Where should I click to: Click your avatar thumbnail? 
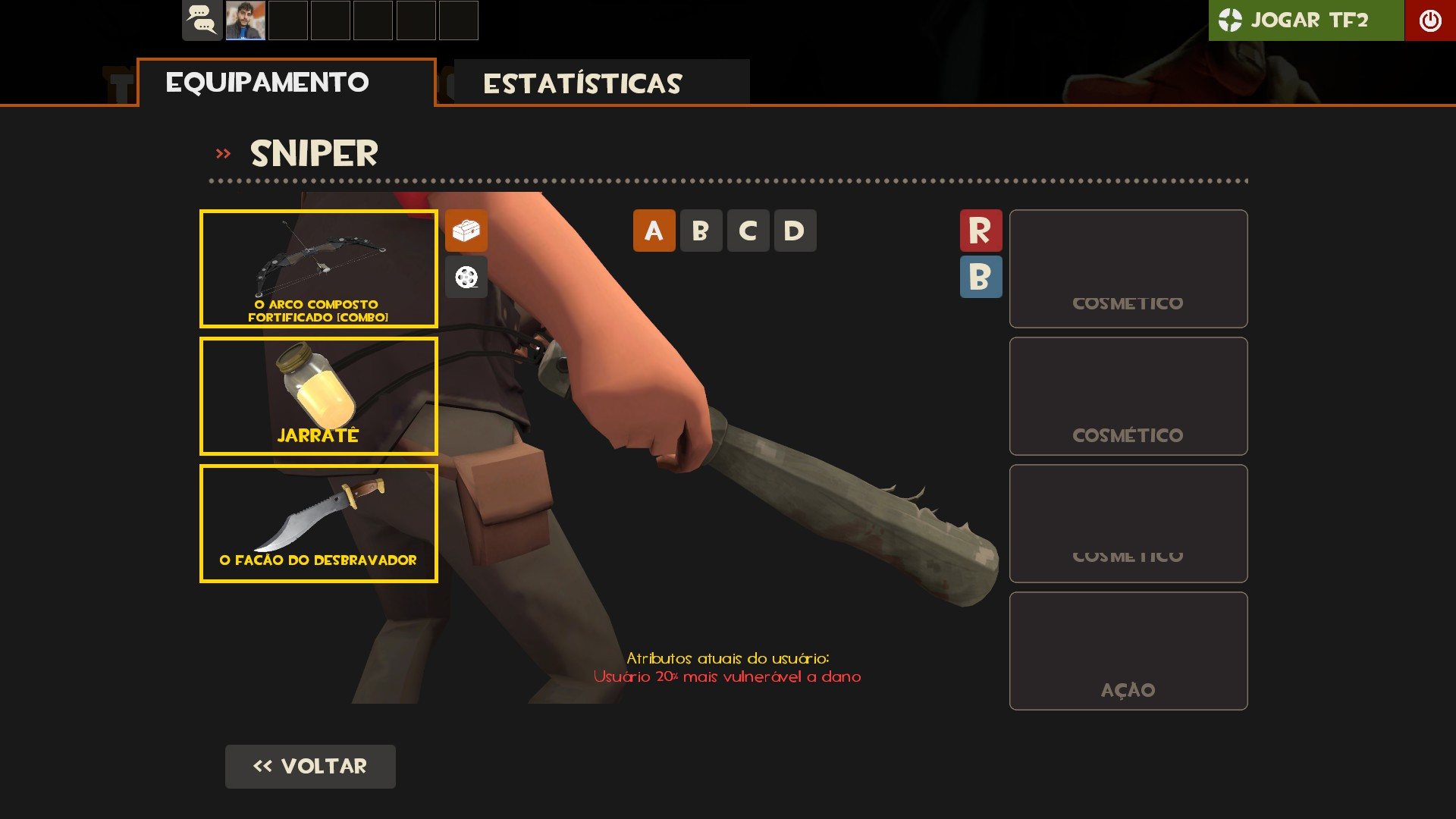246,20
